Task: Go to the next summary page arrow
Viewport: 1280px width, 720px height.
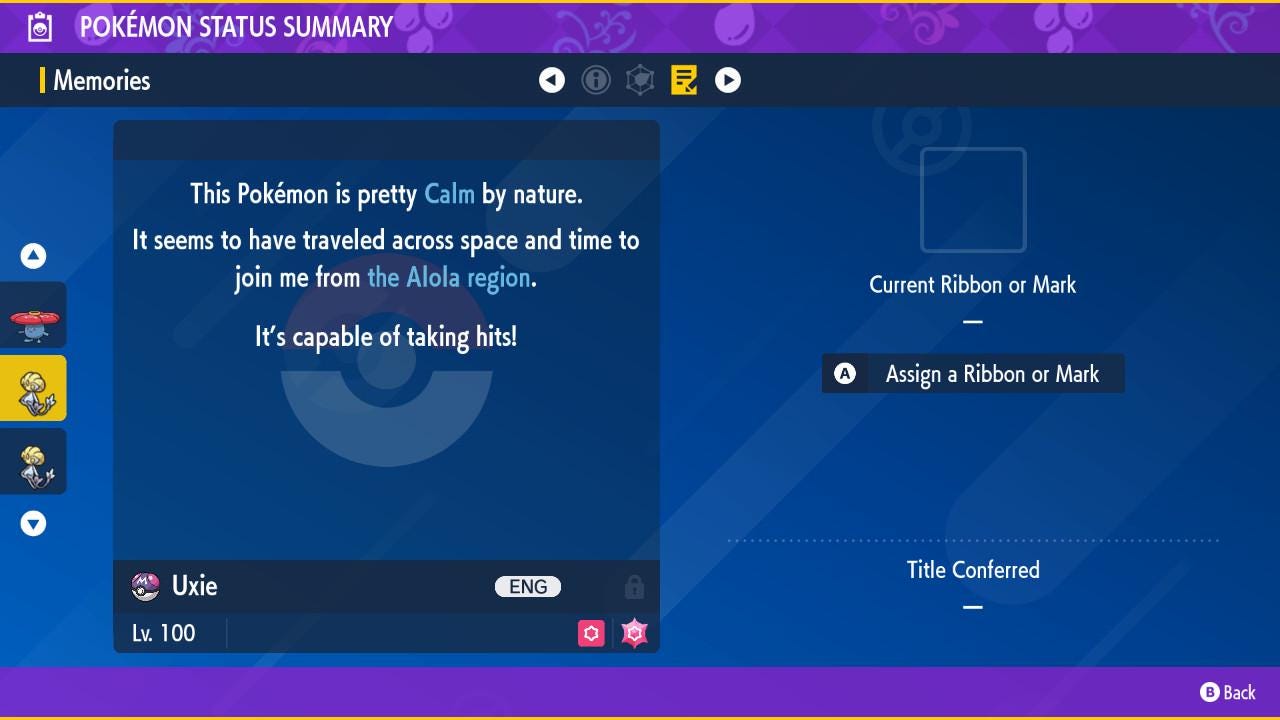Action: (x=728, y=80)
